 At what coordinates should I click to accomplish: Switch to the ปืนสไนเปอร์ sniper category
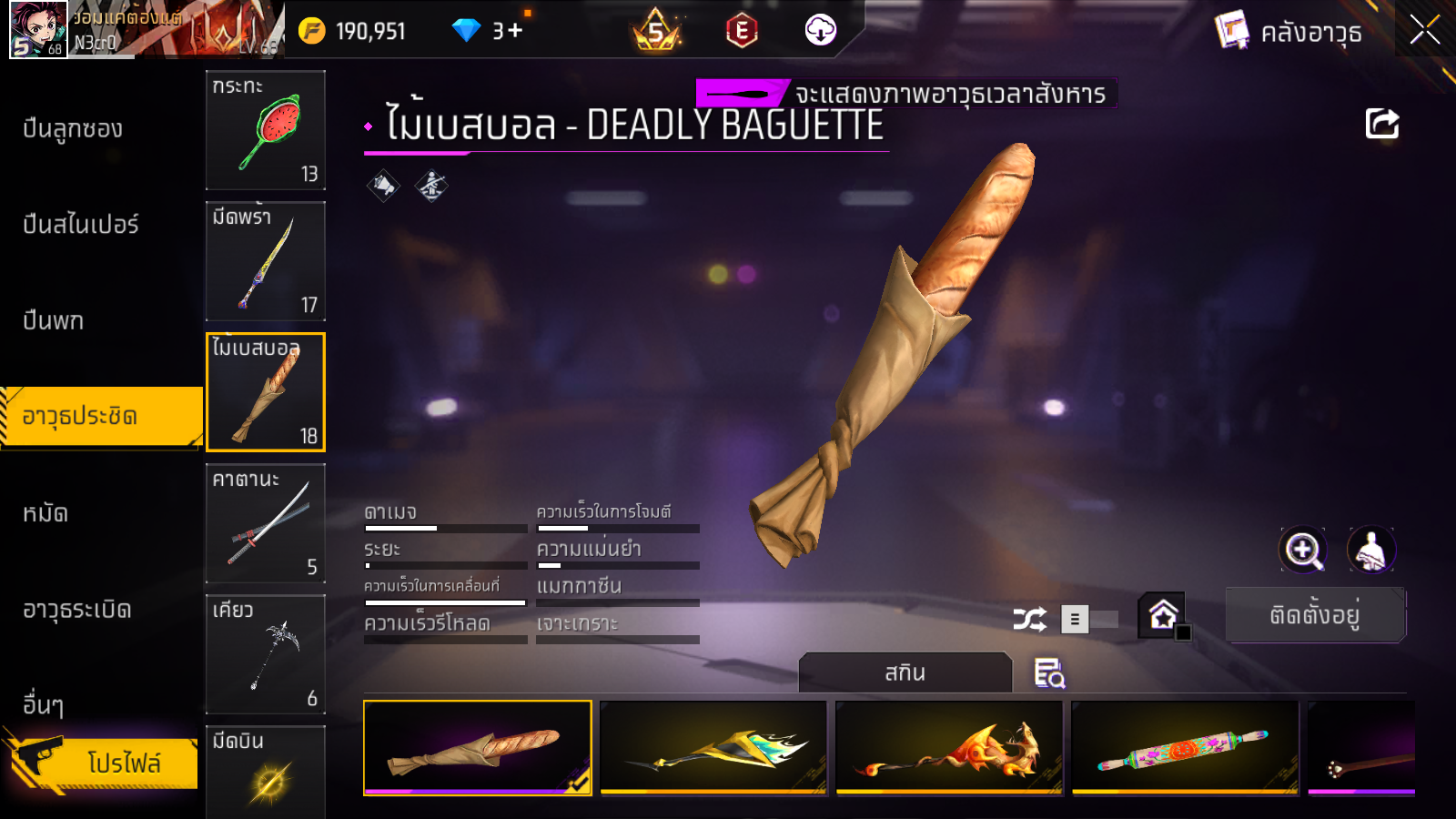[x=81, y=225]
